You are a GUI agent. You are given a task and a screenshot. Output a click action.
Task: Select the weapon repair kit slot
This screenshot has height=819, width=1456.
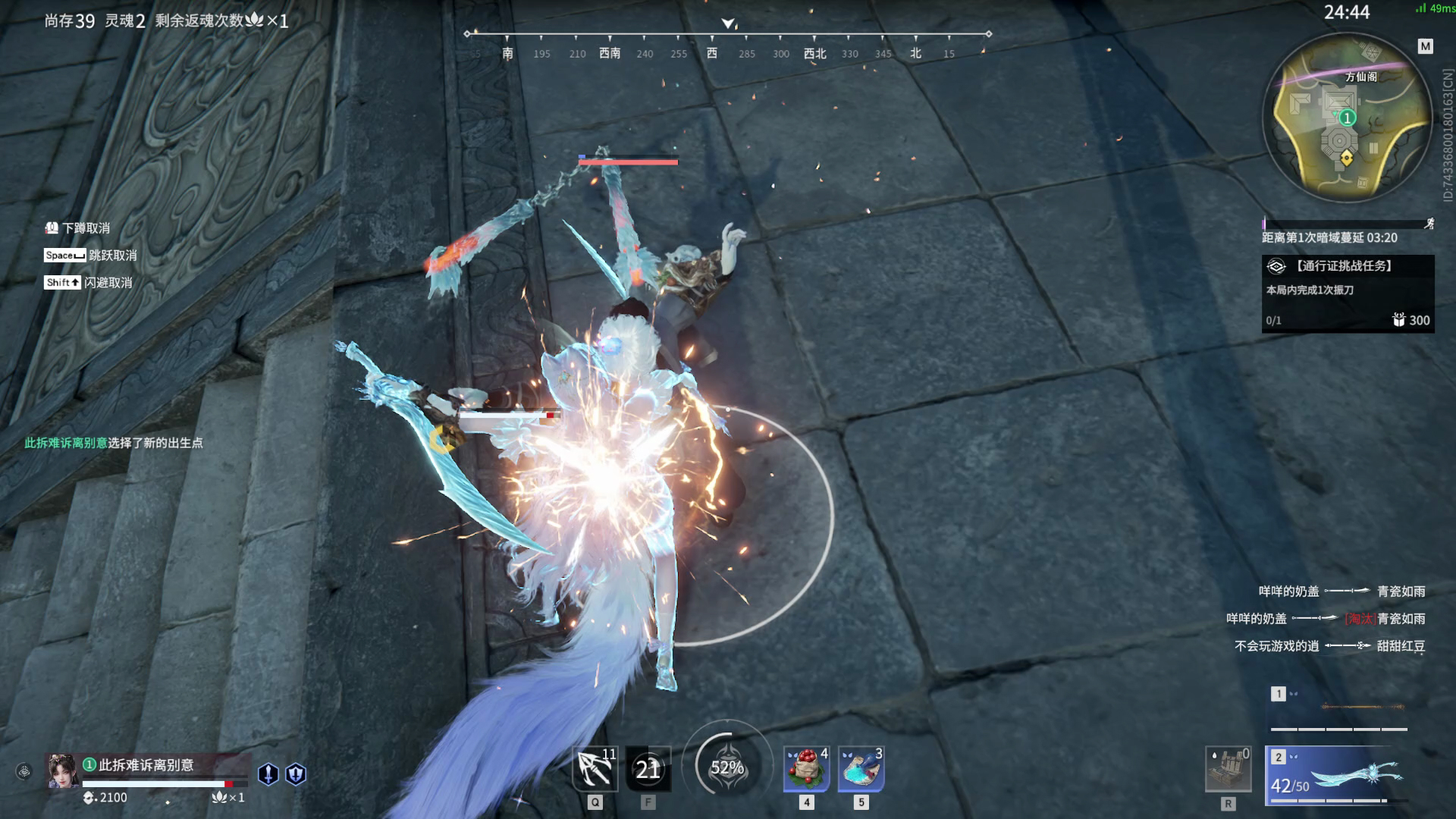click(x=1228, y=769)
